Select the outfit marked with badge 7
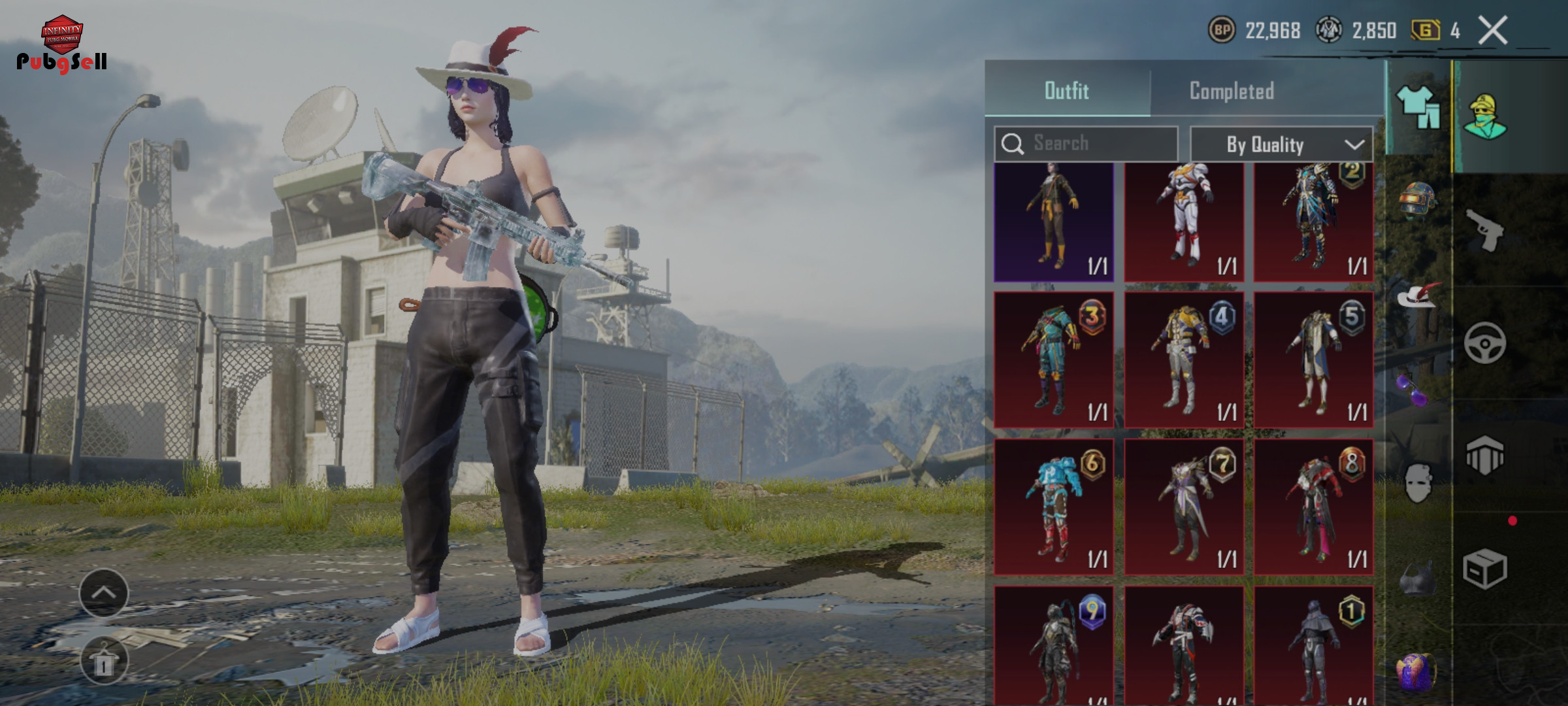Screen dimensions: 1568x706 (x=1183, y=507)
